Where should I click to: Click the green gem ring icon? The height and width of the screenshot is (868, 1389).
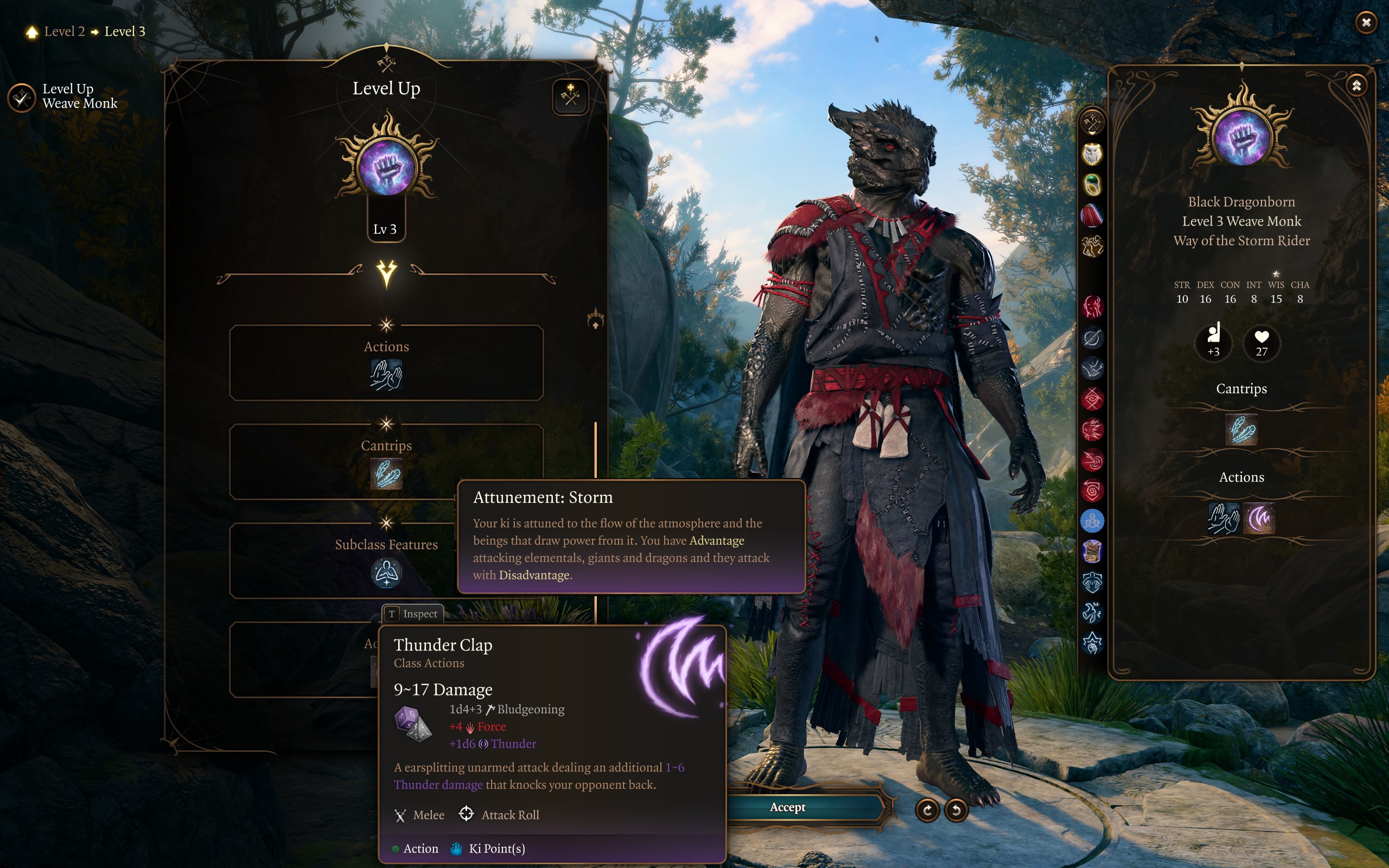[x=1092, y=184]
